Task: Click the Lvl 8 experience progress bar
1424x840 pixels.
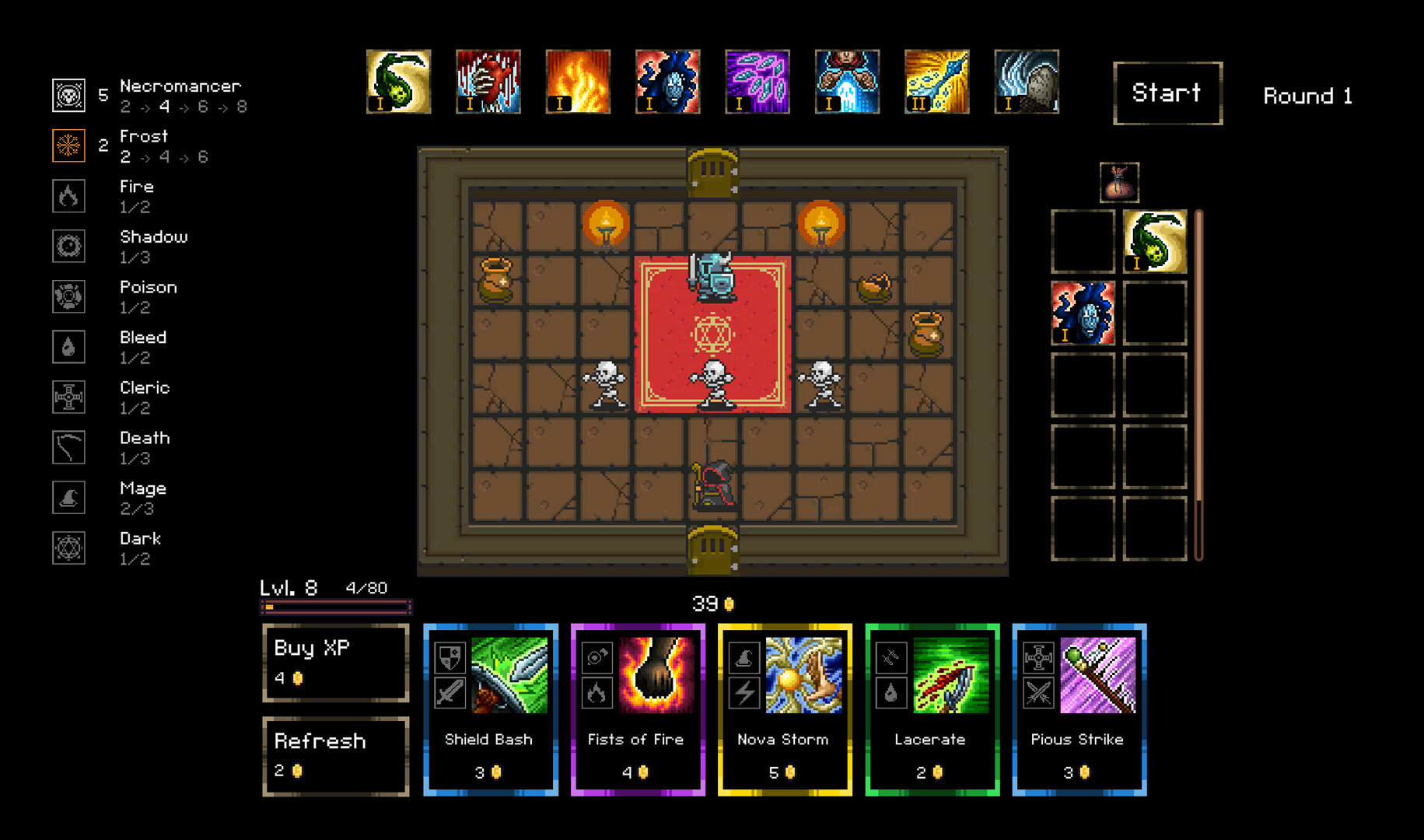Action: [336, 606]
